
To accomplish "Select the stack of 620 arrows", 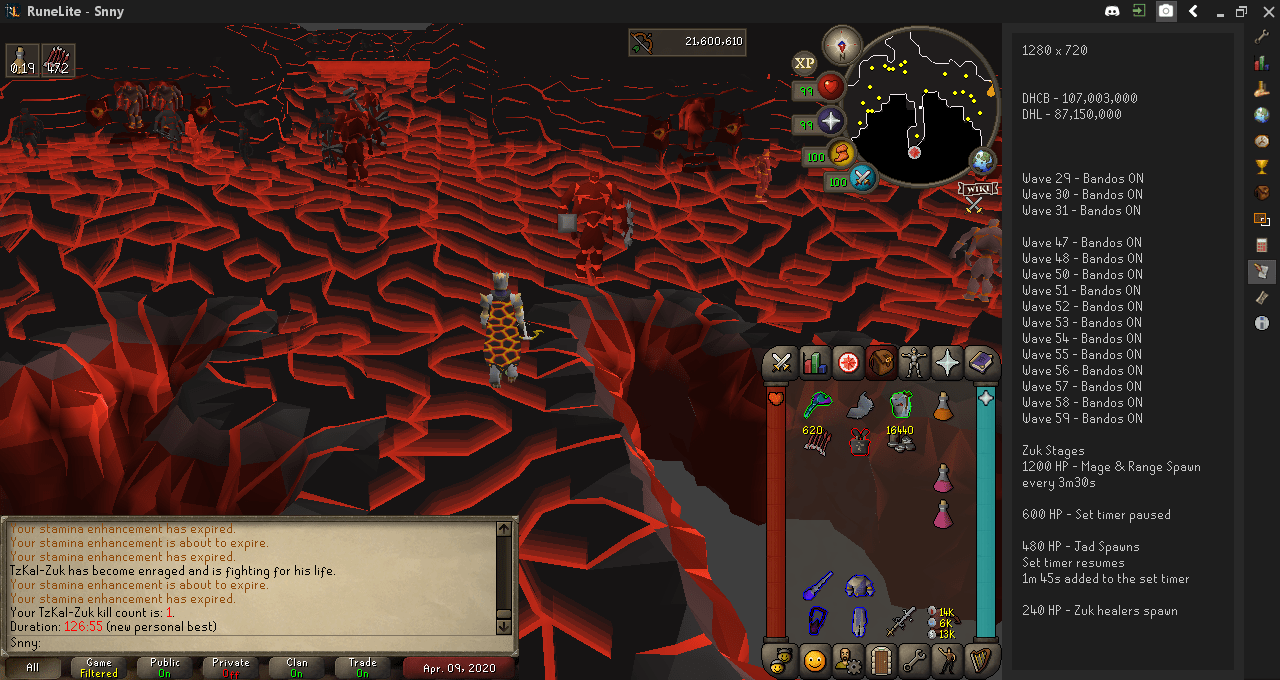I will (816, 440).
